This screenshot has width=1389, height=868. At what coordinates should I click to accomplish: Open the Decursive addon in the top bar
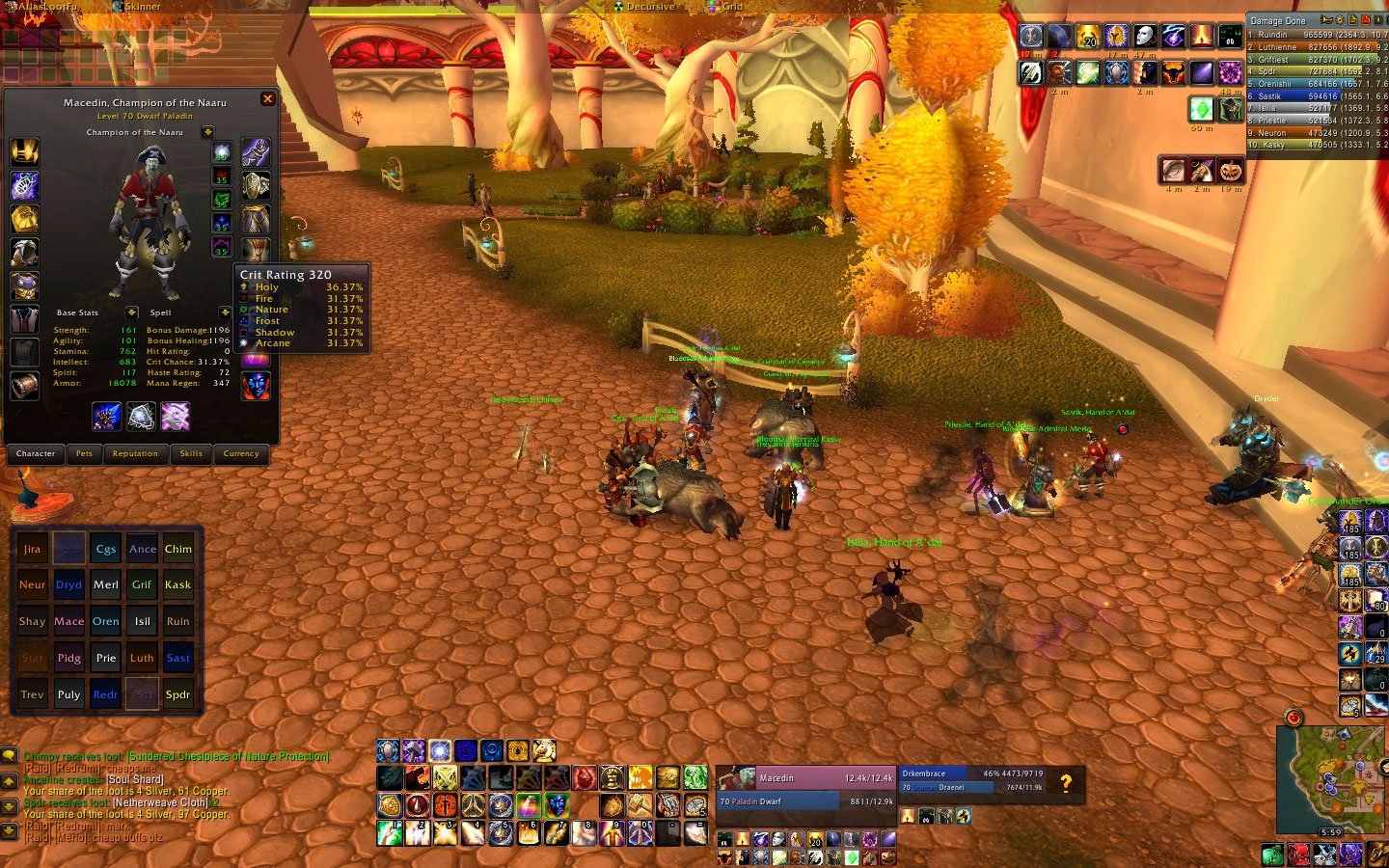(650, 7)
